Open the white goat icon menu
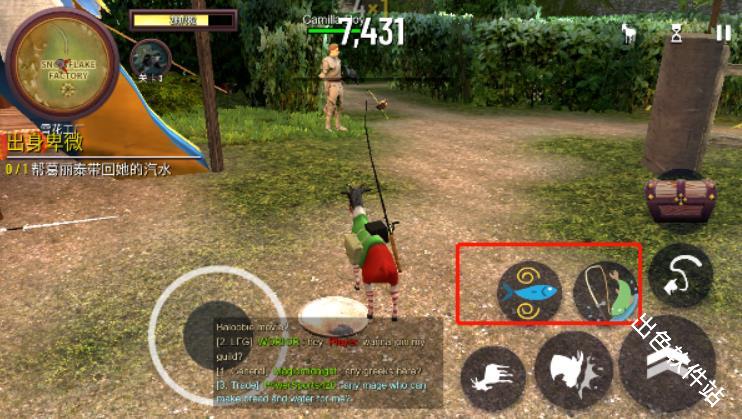This screenshot has height=419, width=742. pos(630,33)
